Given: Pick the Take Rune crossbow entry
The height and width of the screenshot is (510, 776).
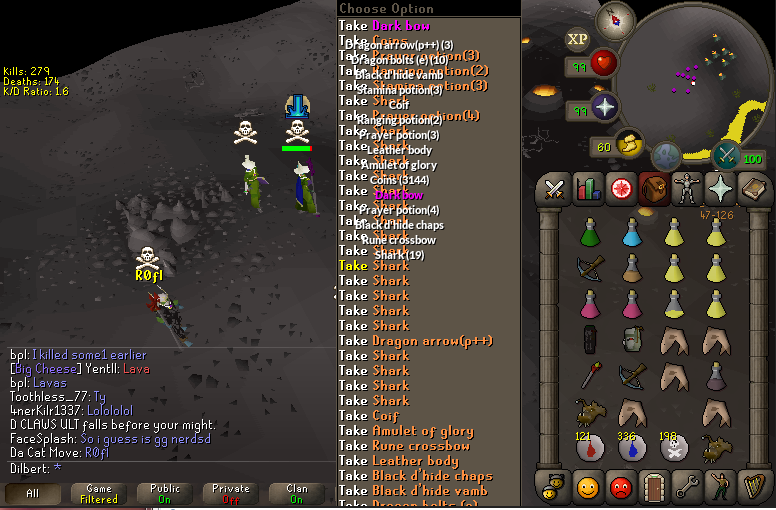Looking at the screenshot, I should tap(420, 446).
